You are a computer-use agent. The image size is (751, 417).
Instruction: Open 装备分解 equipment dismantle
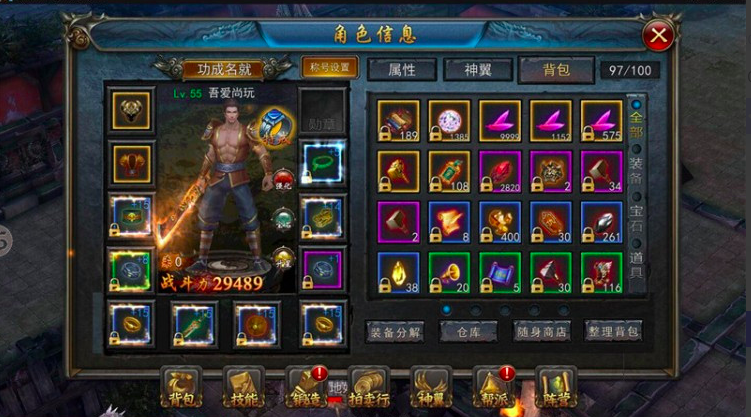[x=398, y=331]
